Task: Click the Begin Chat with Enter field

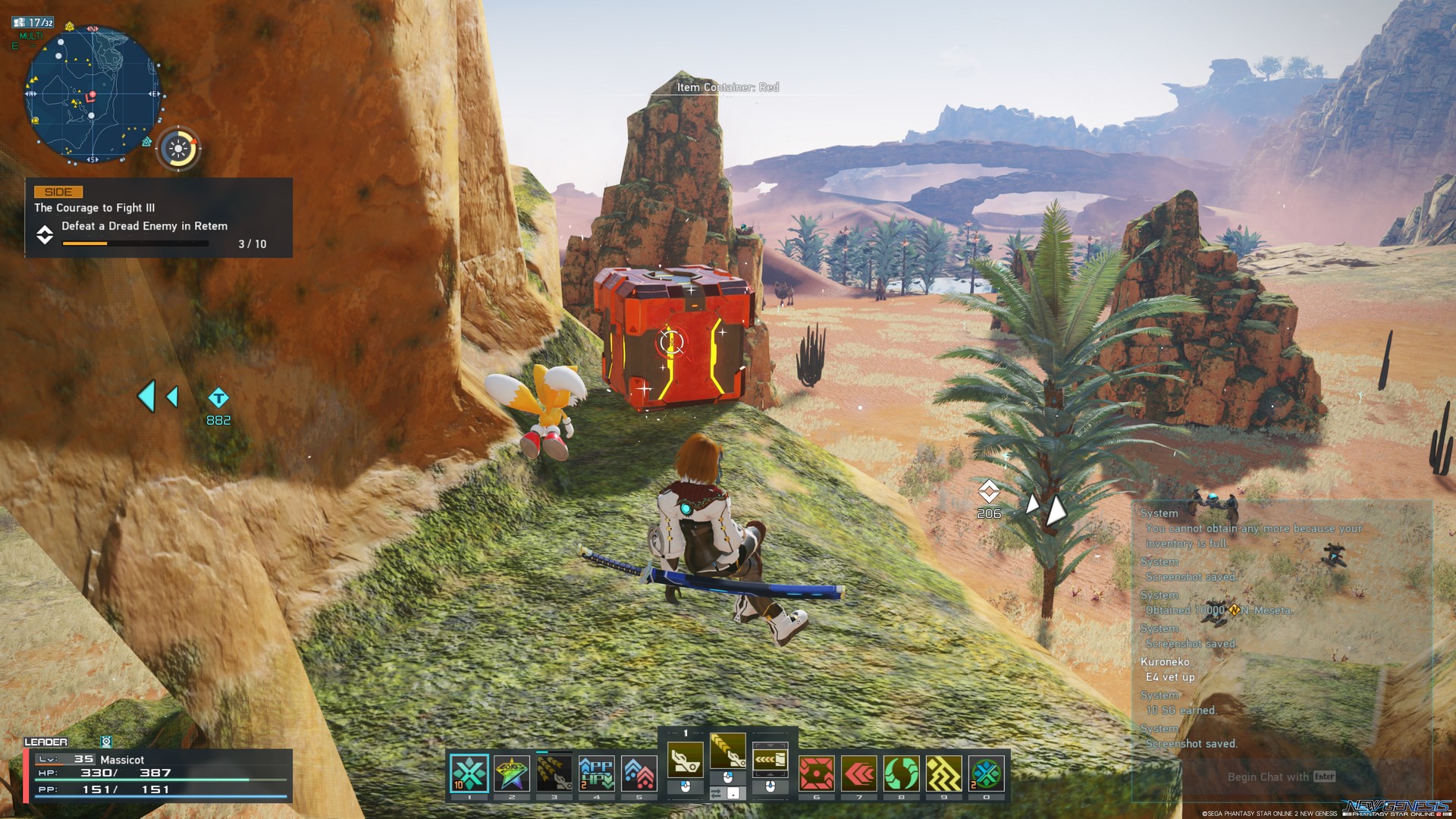Action: coord(1280,777)
